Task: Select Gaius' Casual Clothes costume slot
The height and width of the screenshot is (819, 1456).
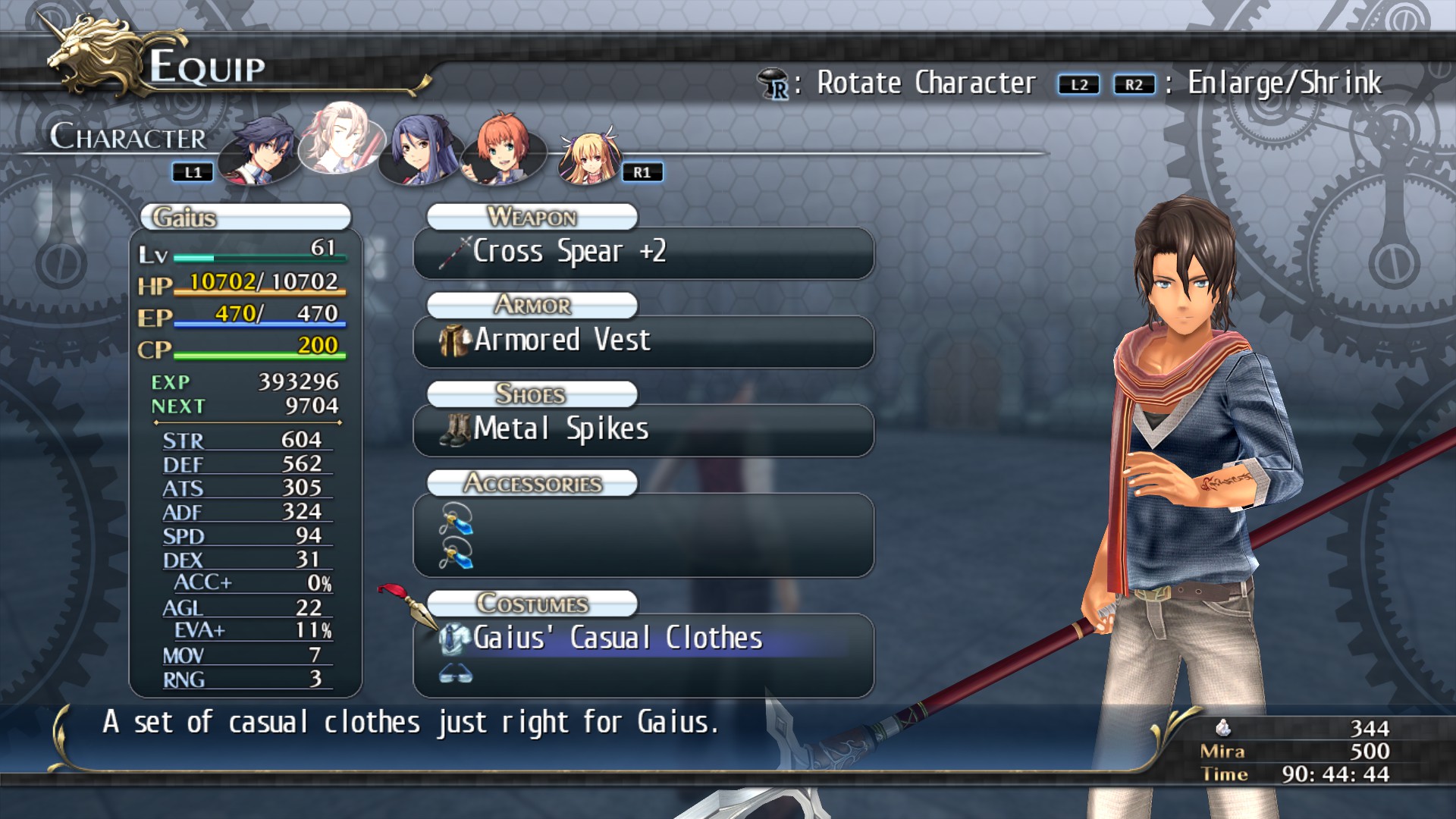Action: click(643, 639)
